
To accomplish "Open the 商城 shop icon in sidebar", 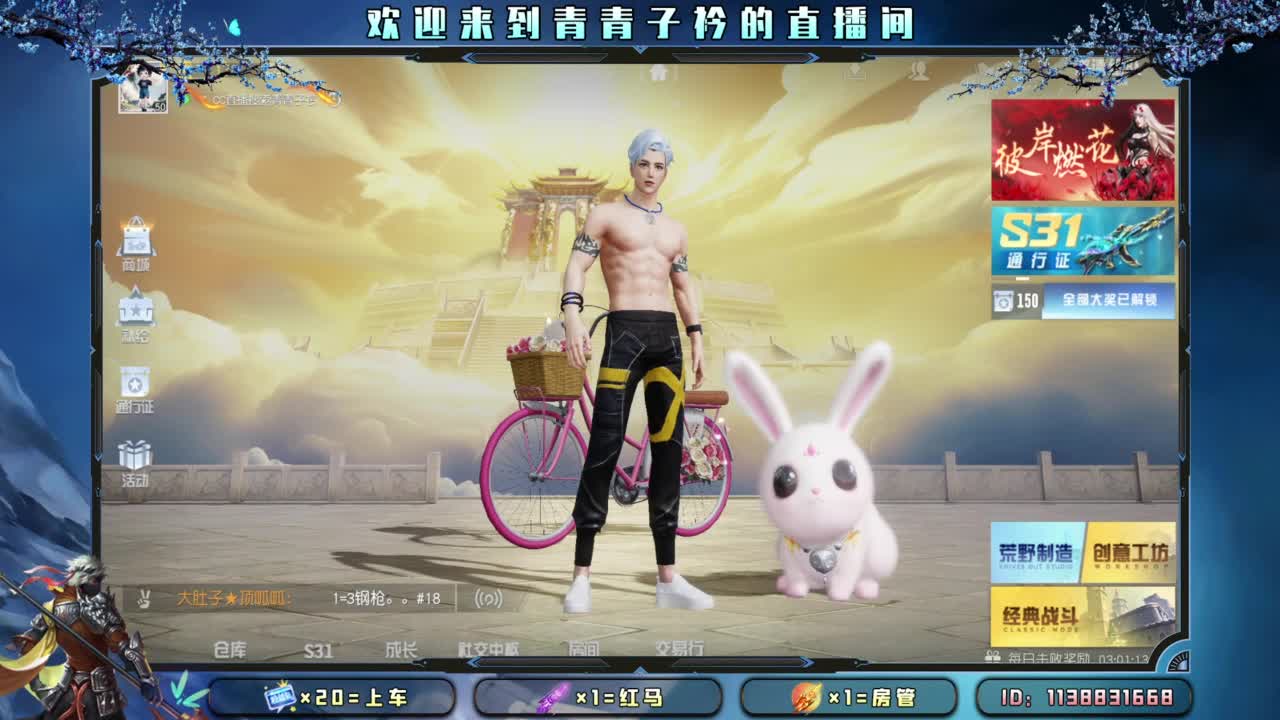I will click(x=138, y=238).
